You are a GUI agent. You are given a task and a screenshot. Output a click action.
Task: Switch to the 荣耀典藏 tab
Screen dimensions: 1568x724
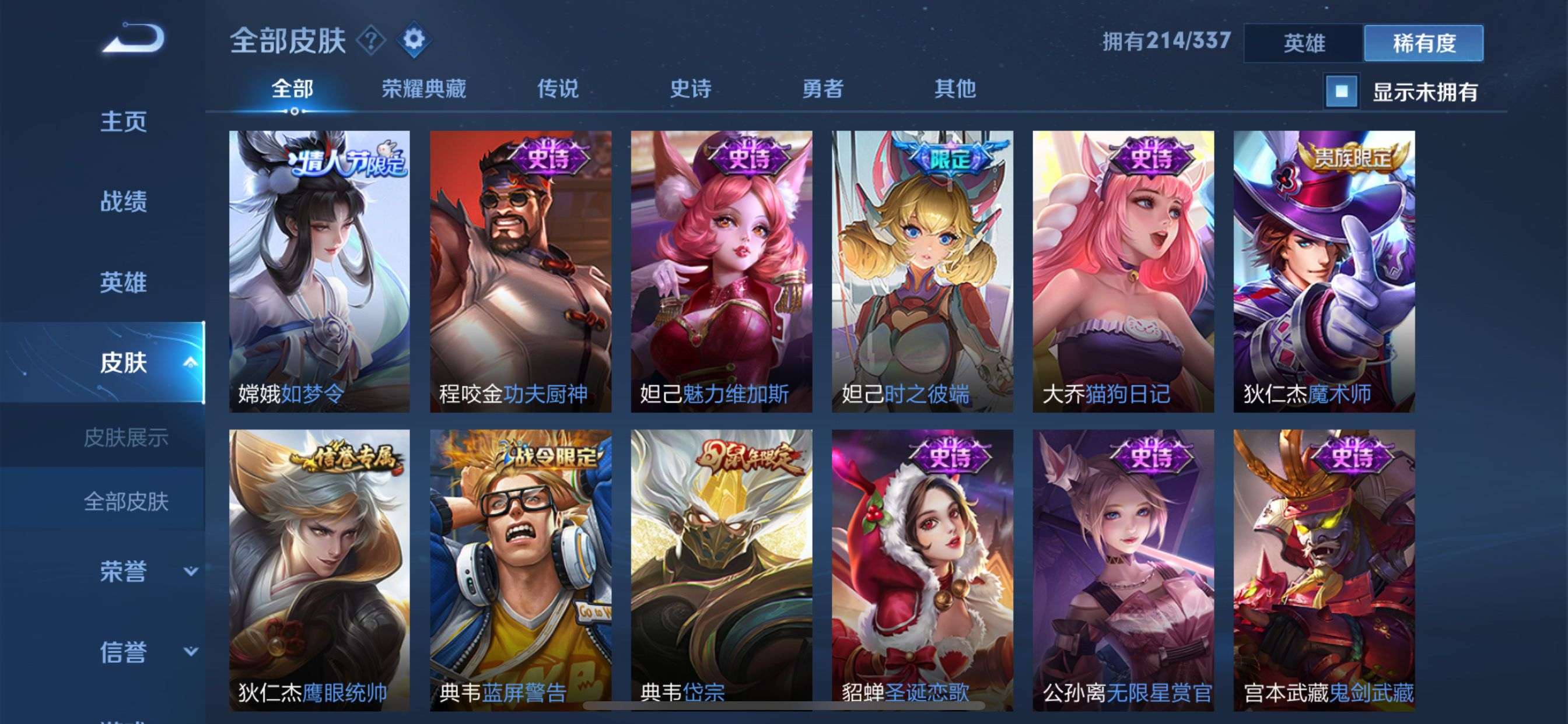pos(424,89)
